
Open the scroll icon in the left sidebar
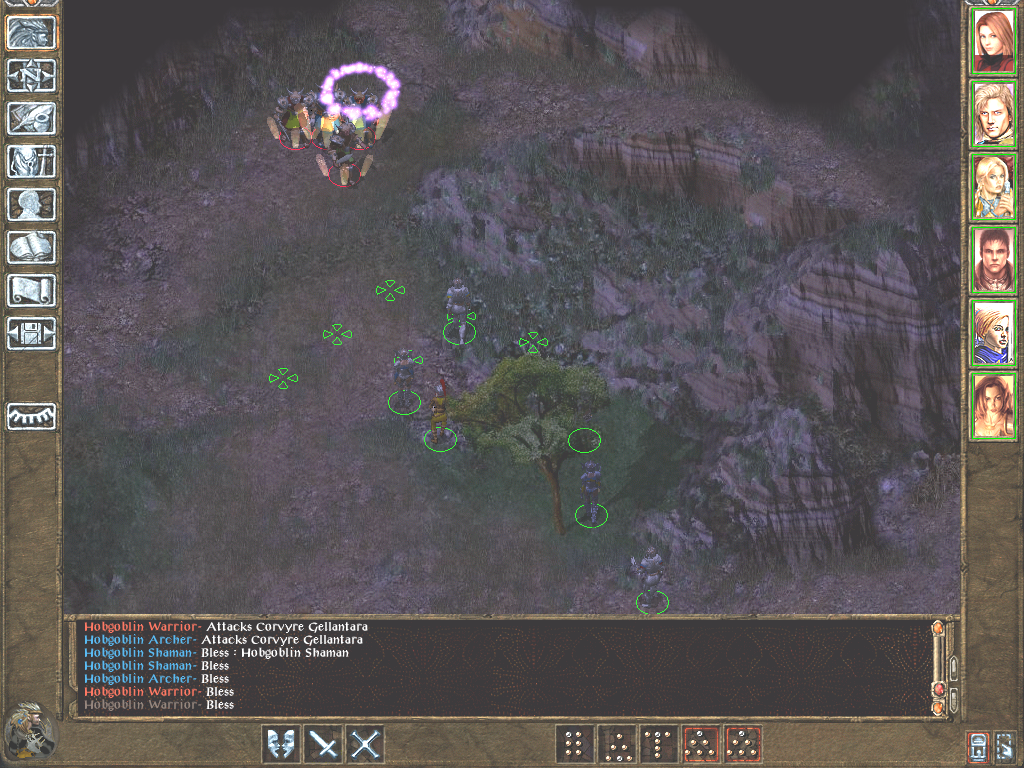coord(31,290)
